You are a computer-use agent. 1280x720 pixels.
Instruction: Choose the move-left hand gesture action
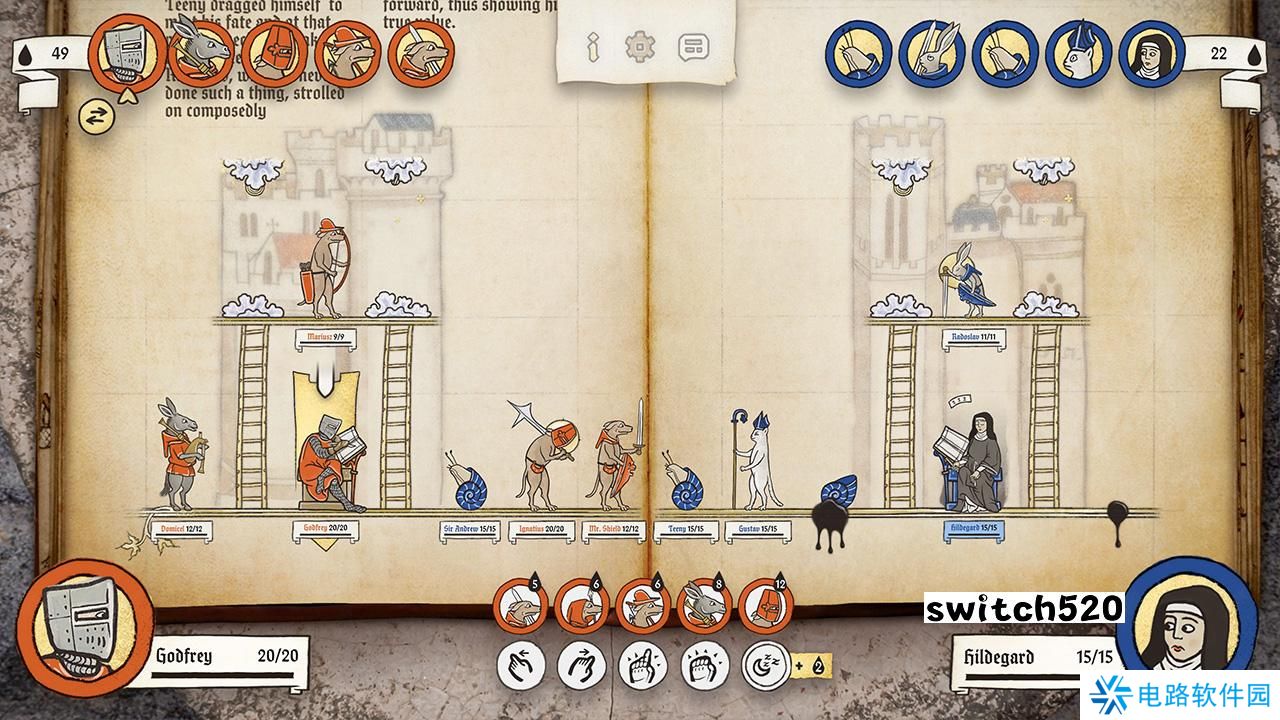(521, 665)
